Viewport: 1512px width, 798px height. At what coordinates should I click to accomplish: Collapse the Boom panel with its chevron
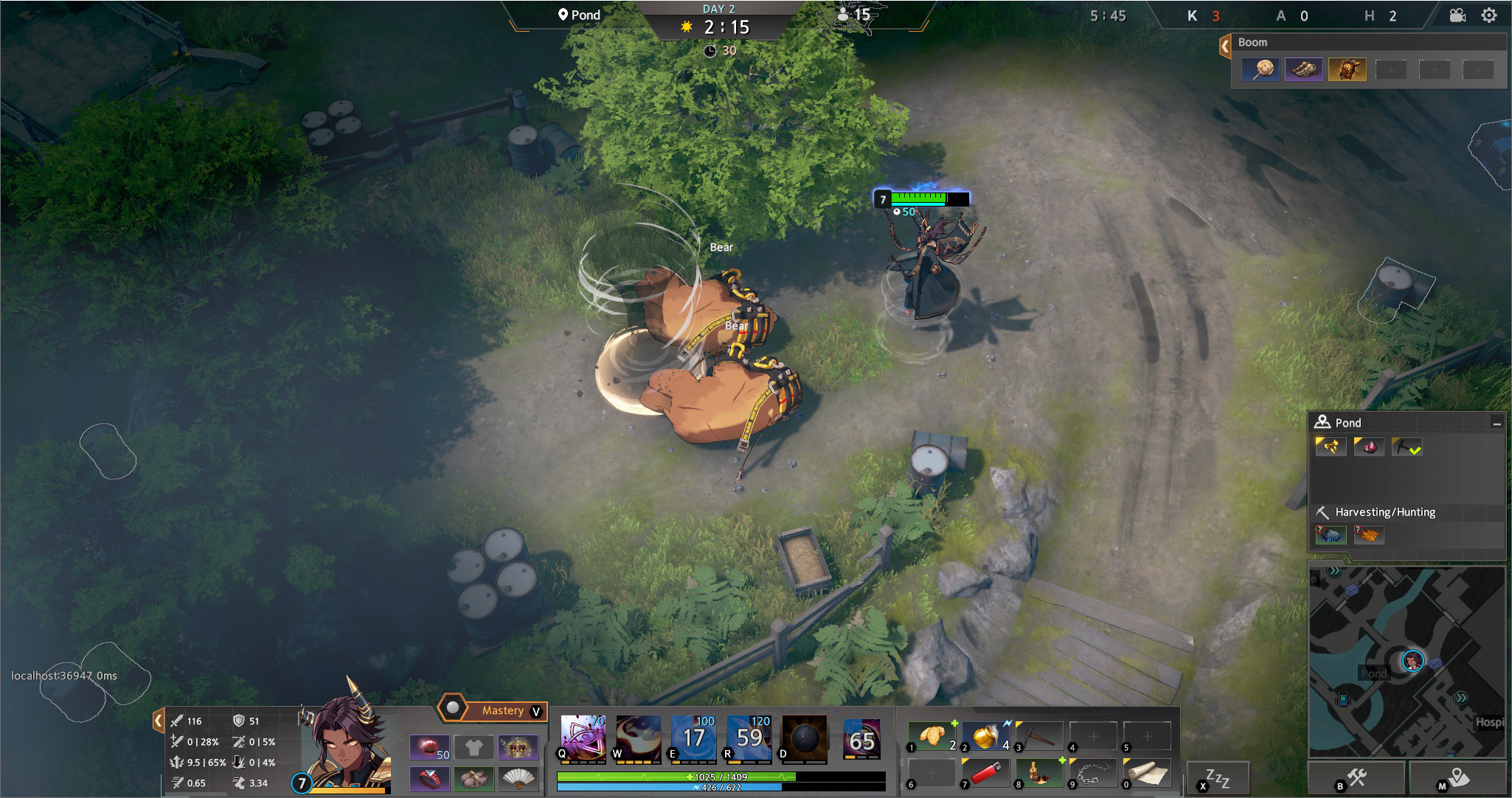pos(1224,46)
